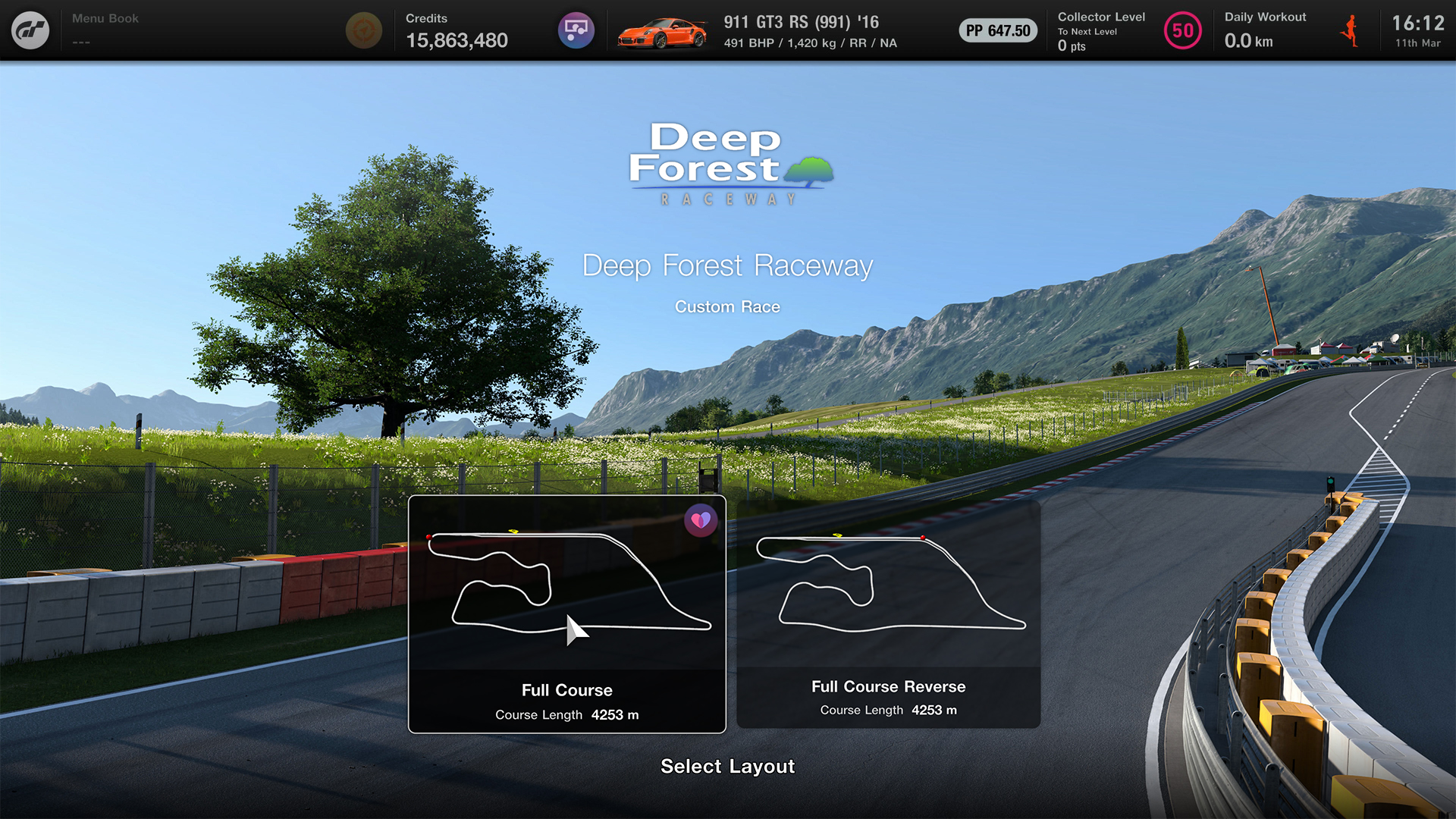Open the purple showcase icon
This screenshot has width=1456, height=819.
tap(576, 30)
